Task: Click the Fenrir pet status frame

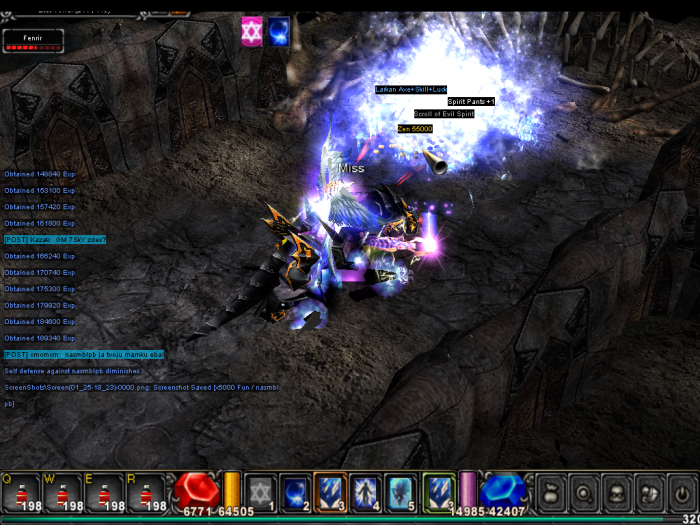Action: [x=33, y=40]
